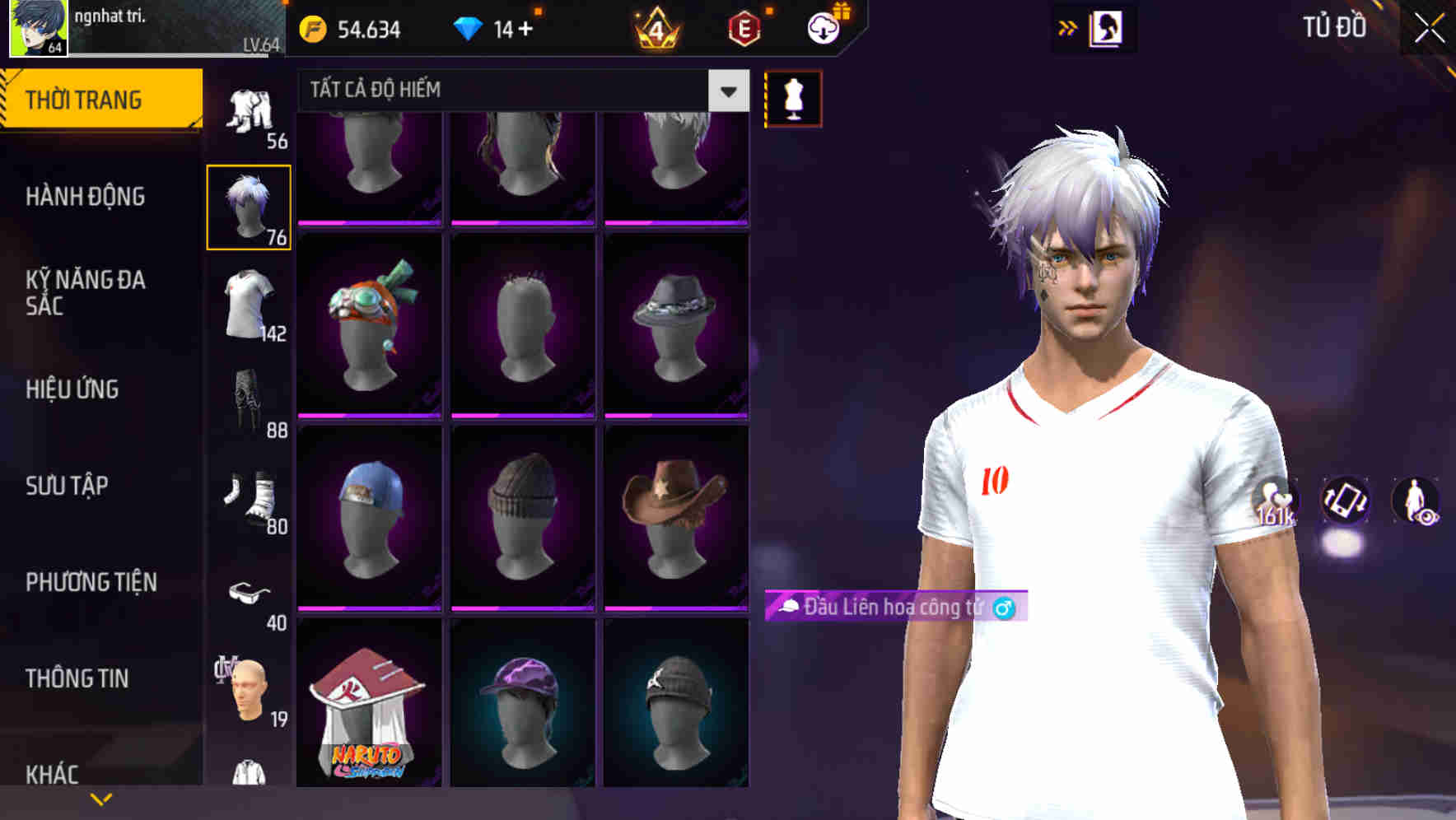The width and height of the screenshot is (1456, 820).
Task: Toggle the quick wardrobe panel with double arrows
Action: pyautogui.click(x=1068, y=26)
